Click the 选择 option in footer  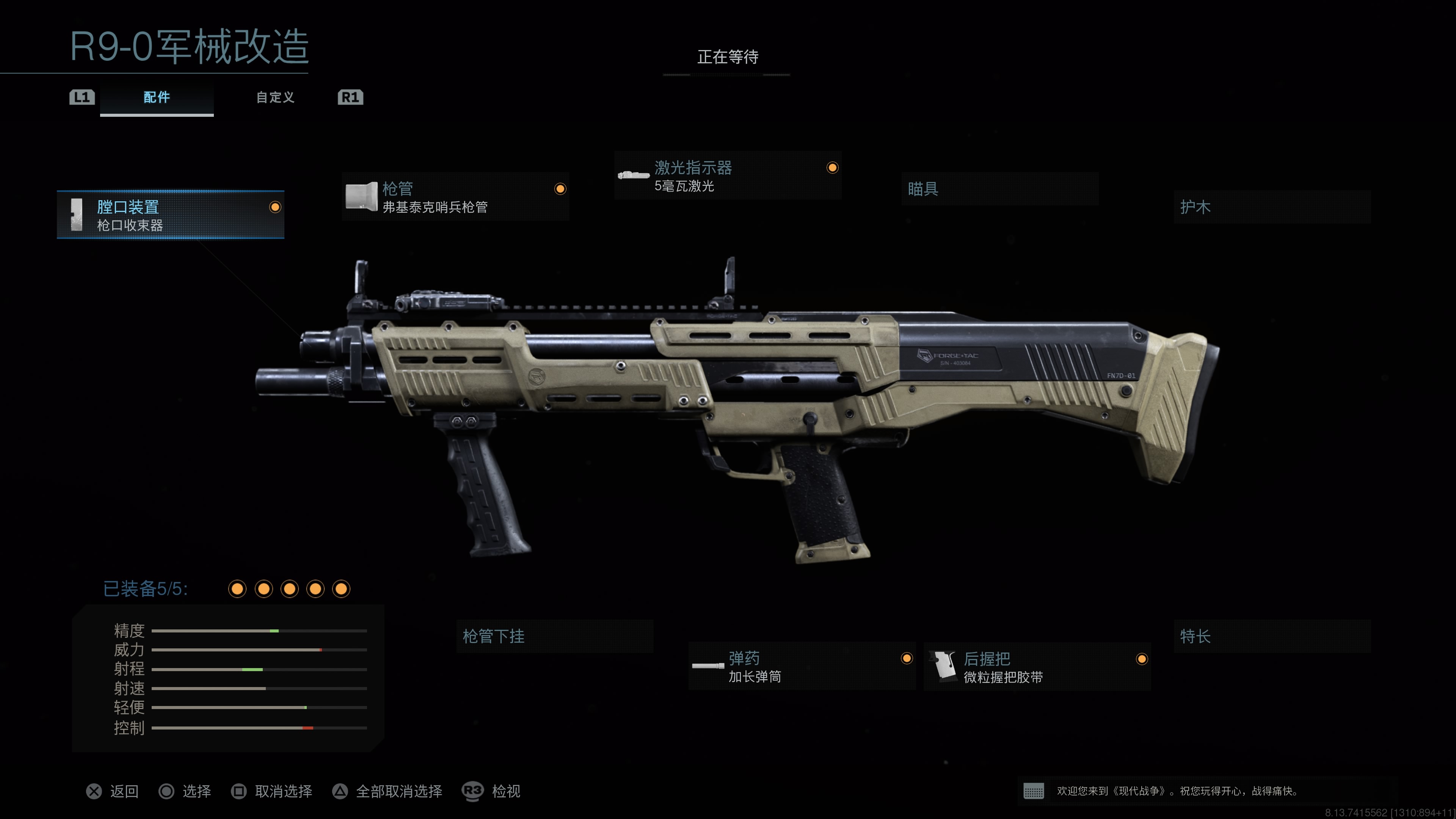click(185, 791)
